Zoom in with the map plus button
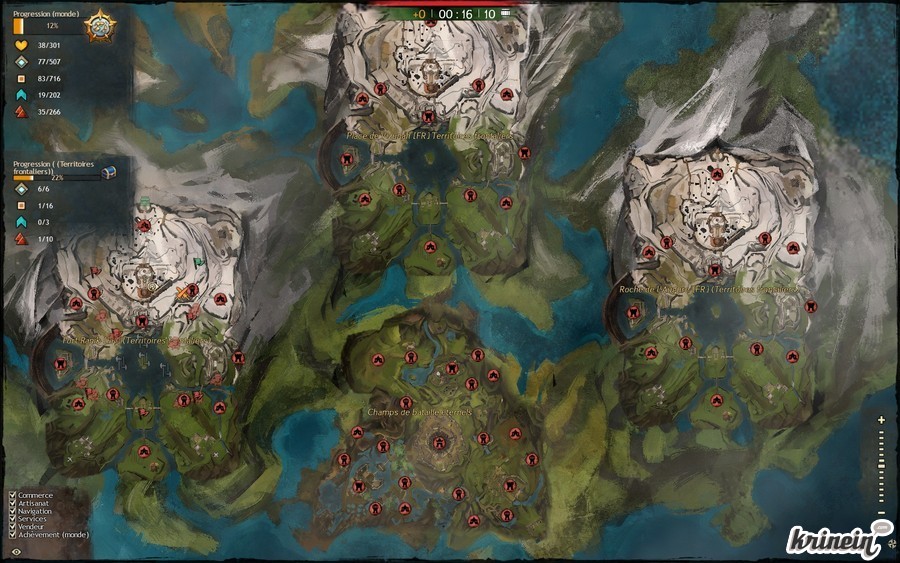 [881, 420]
